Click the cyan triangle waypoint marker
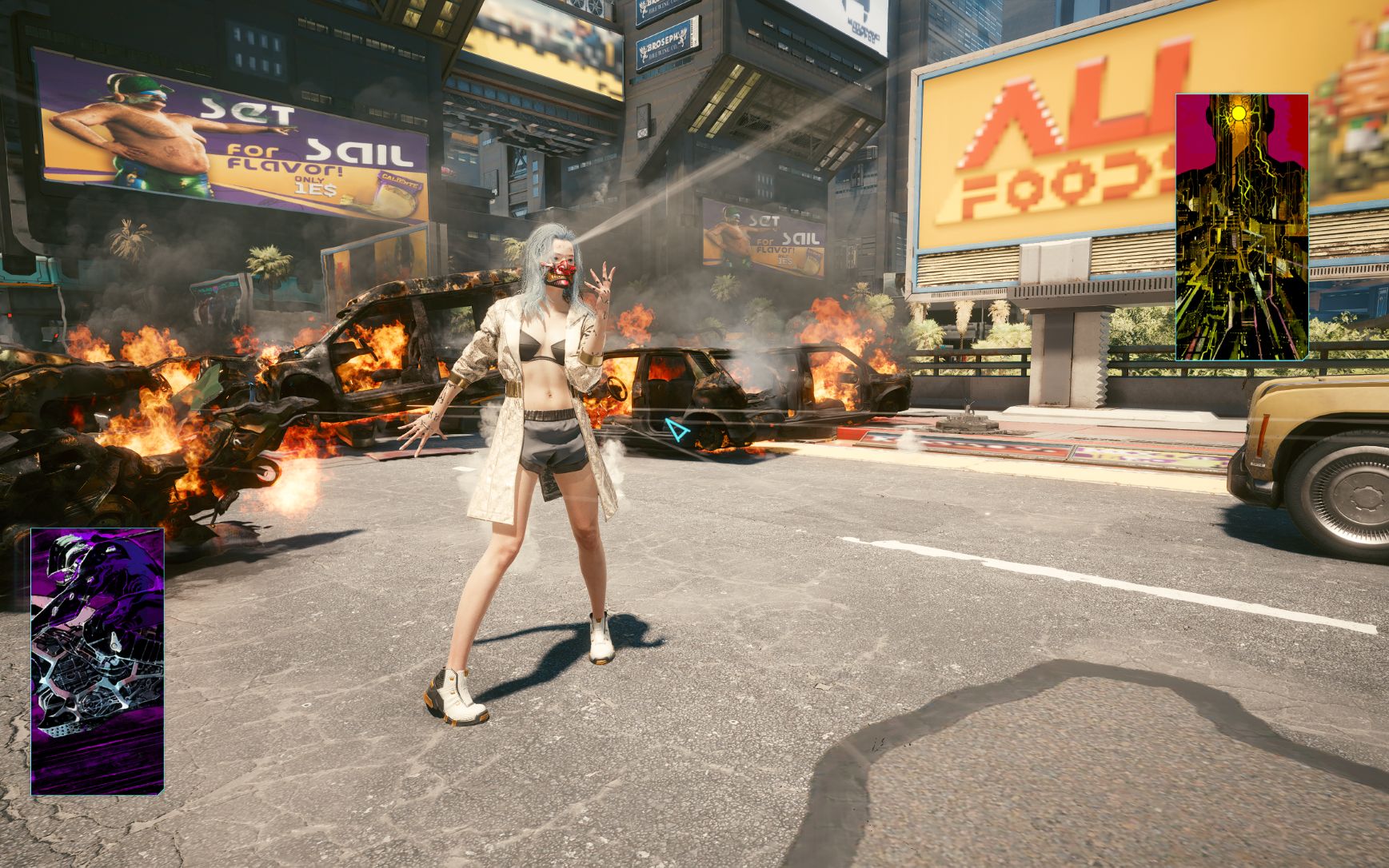The image size is (1389, 868). pyautogui.click(x=677, y=431)
